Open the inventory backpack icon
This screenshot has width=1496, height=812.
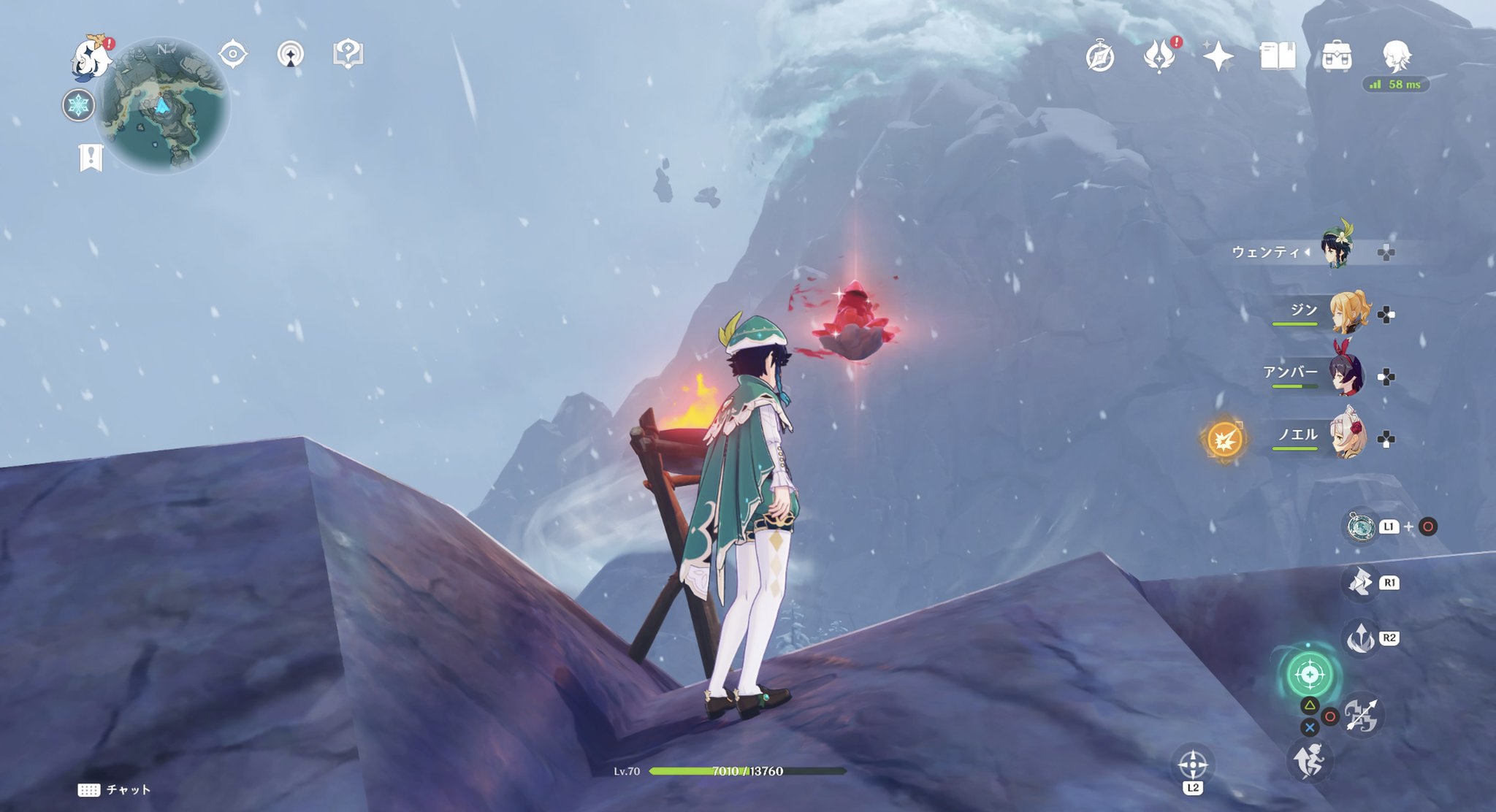point(1337,56)
